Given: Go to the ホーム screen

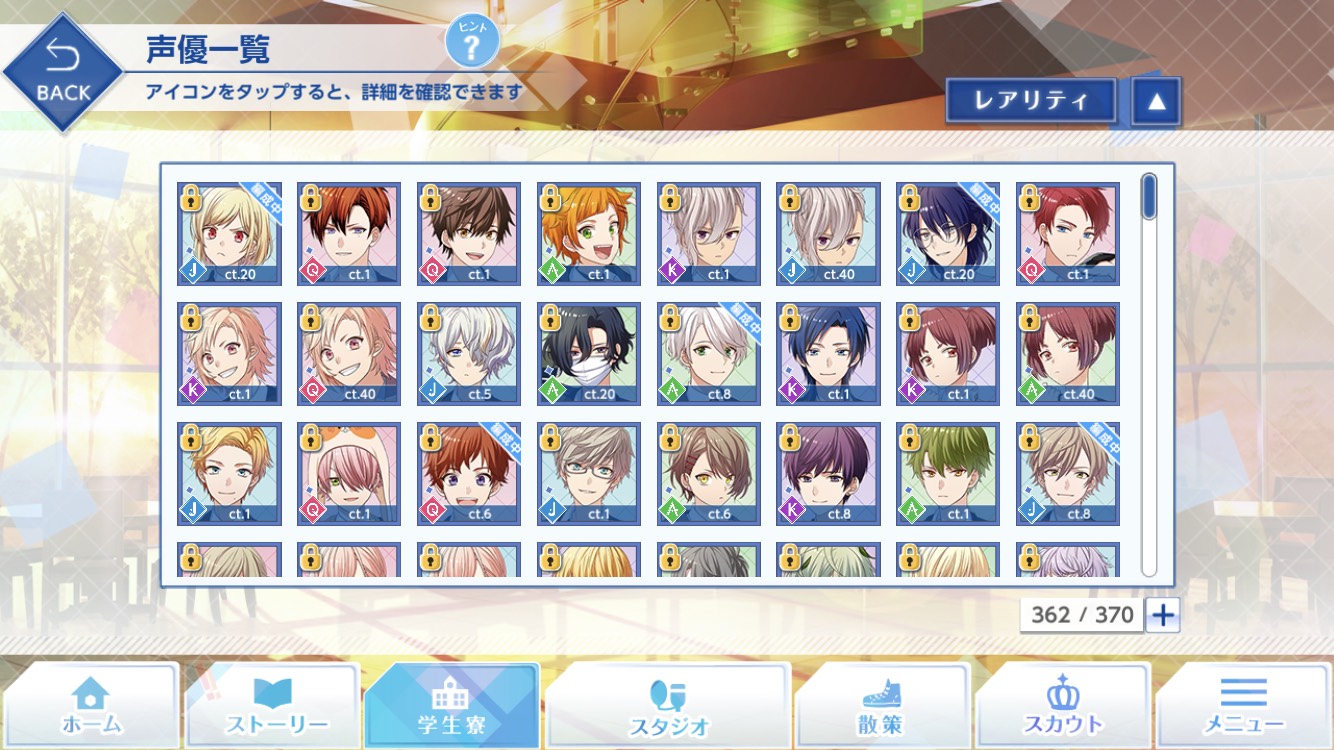Looking at the screenshot, I should (x=91, y=706).
